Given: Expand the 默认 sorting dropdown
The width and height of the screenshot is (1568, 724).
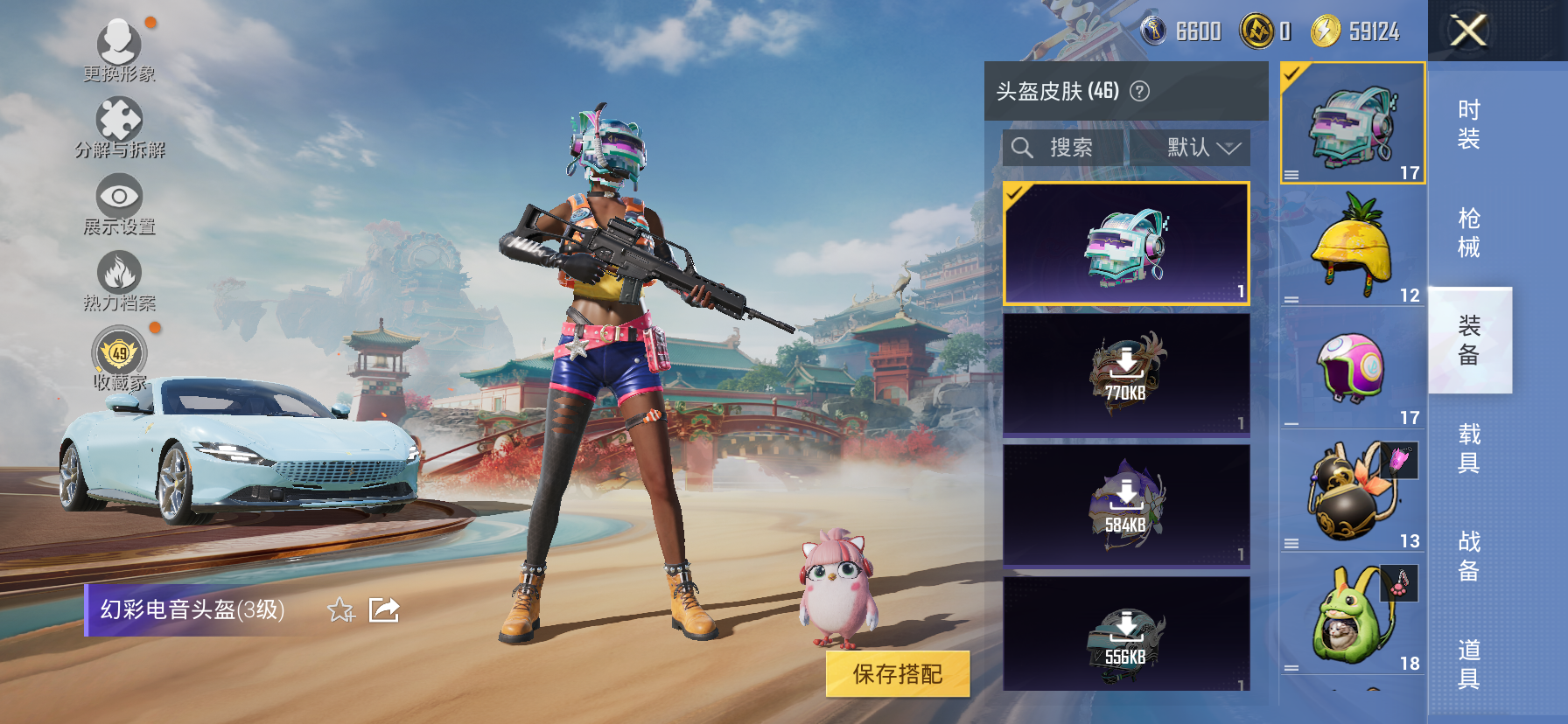Looking at the screenshot, I should pos(1192,147).
